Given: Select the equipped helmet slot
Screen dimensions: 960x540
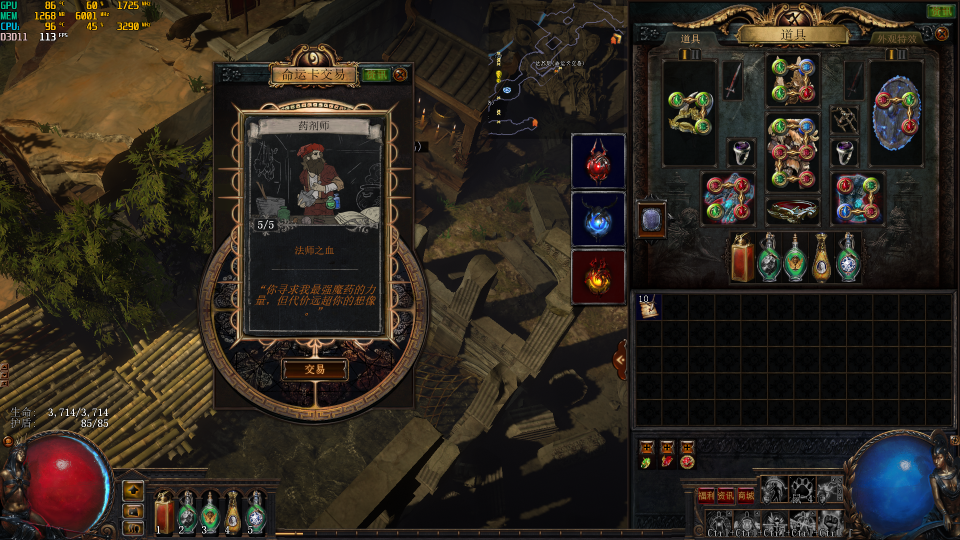Looking at the screenshot, I should click(x=792, y=81).
